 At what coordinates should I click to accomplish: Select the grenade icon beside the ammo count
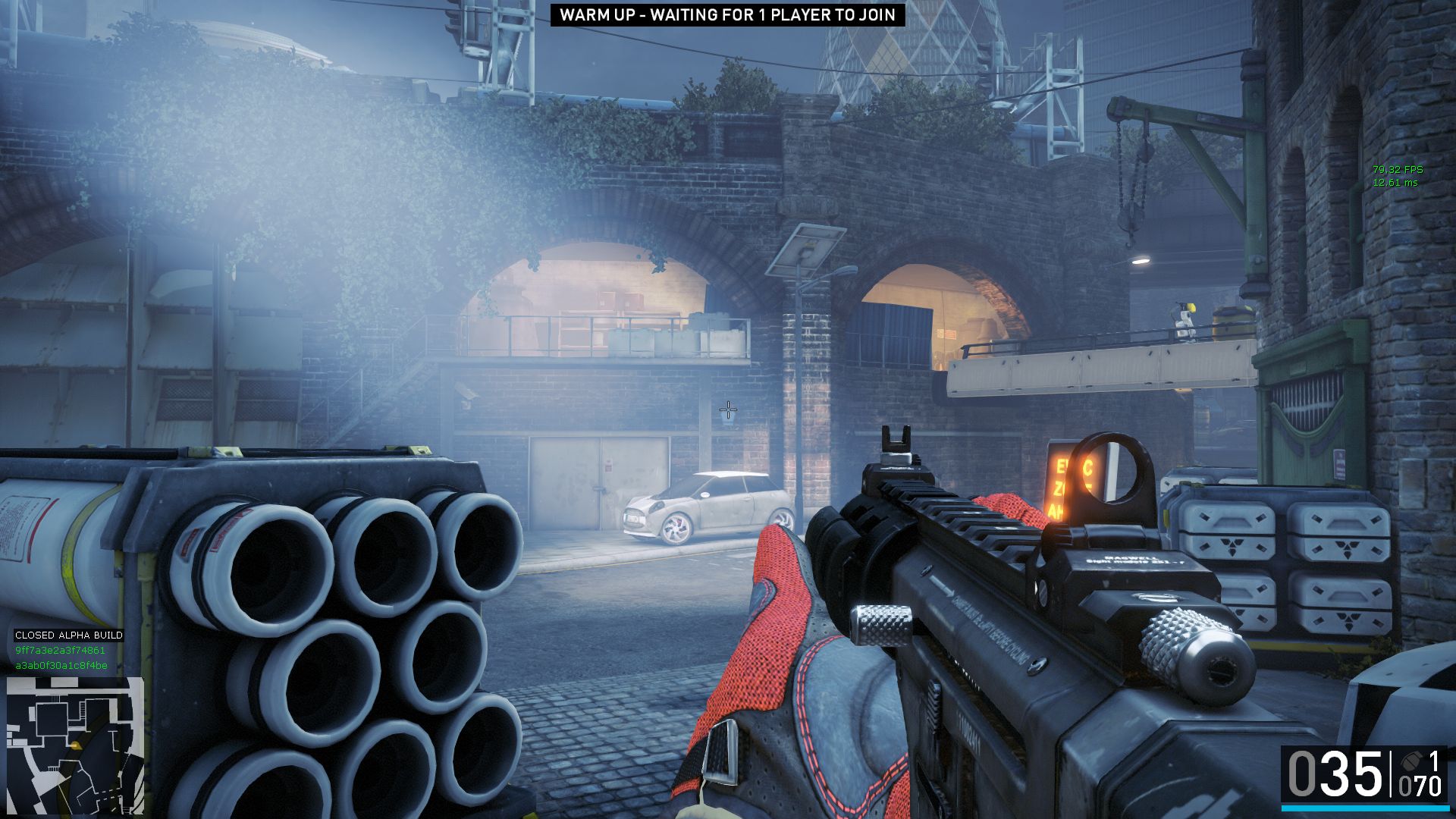click(1410, 761)
